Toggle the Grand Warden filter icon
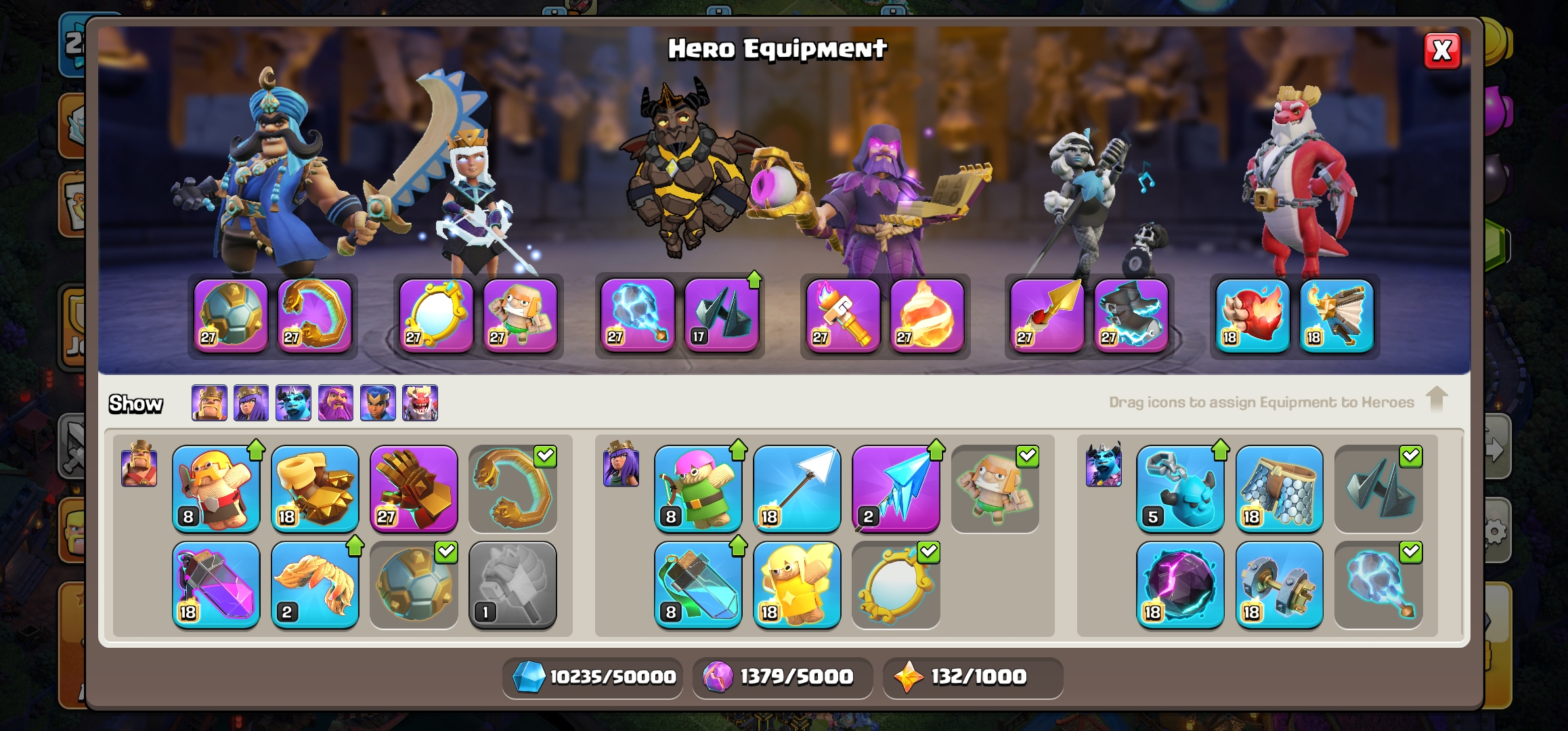This screenshot has height=731, width=1568. (x=336, y=403)
